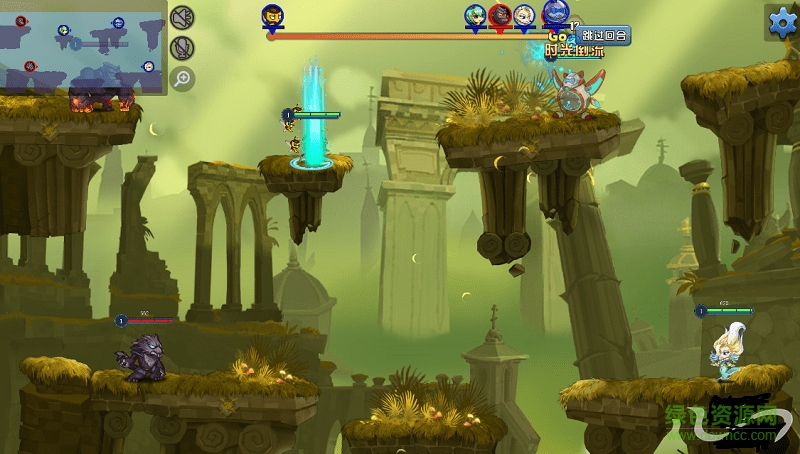Select the bearded hero turn-order portrait
Screen dimensions: 800x454
click(x=271, y=16)
